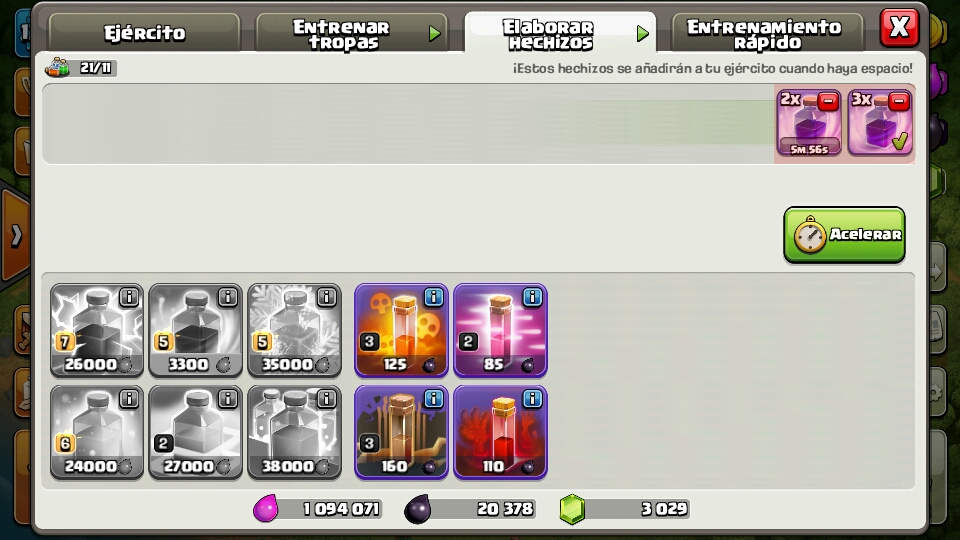Brew the pink dark spell for 85

(x=500, y=330)
